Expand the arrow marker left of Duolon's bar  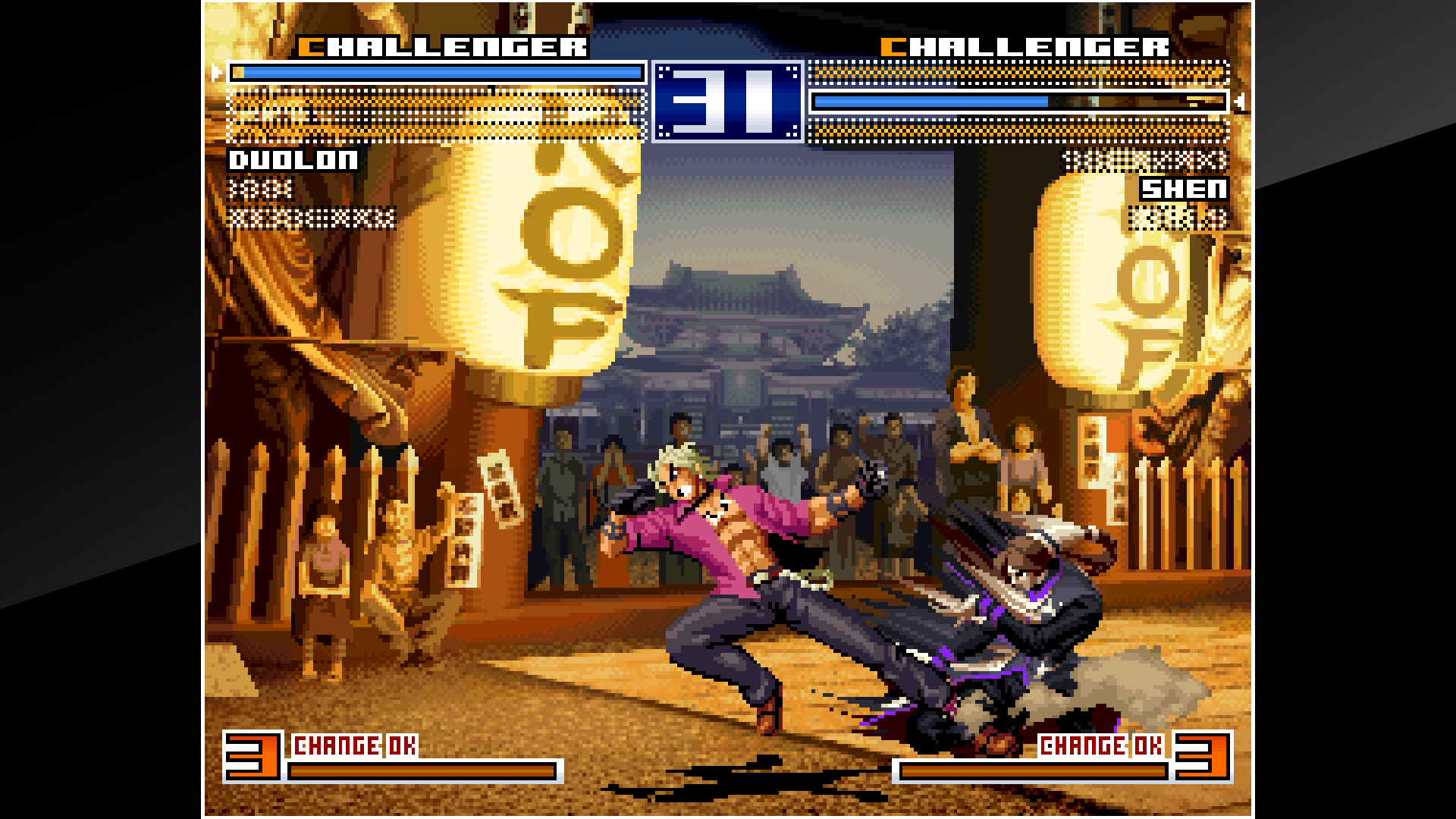(216, 74)
